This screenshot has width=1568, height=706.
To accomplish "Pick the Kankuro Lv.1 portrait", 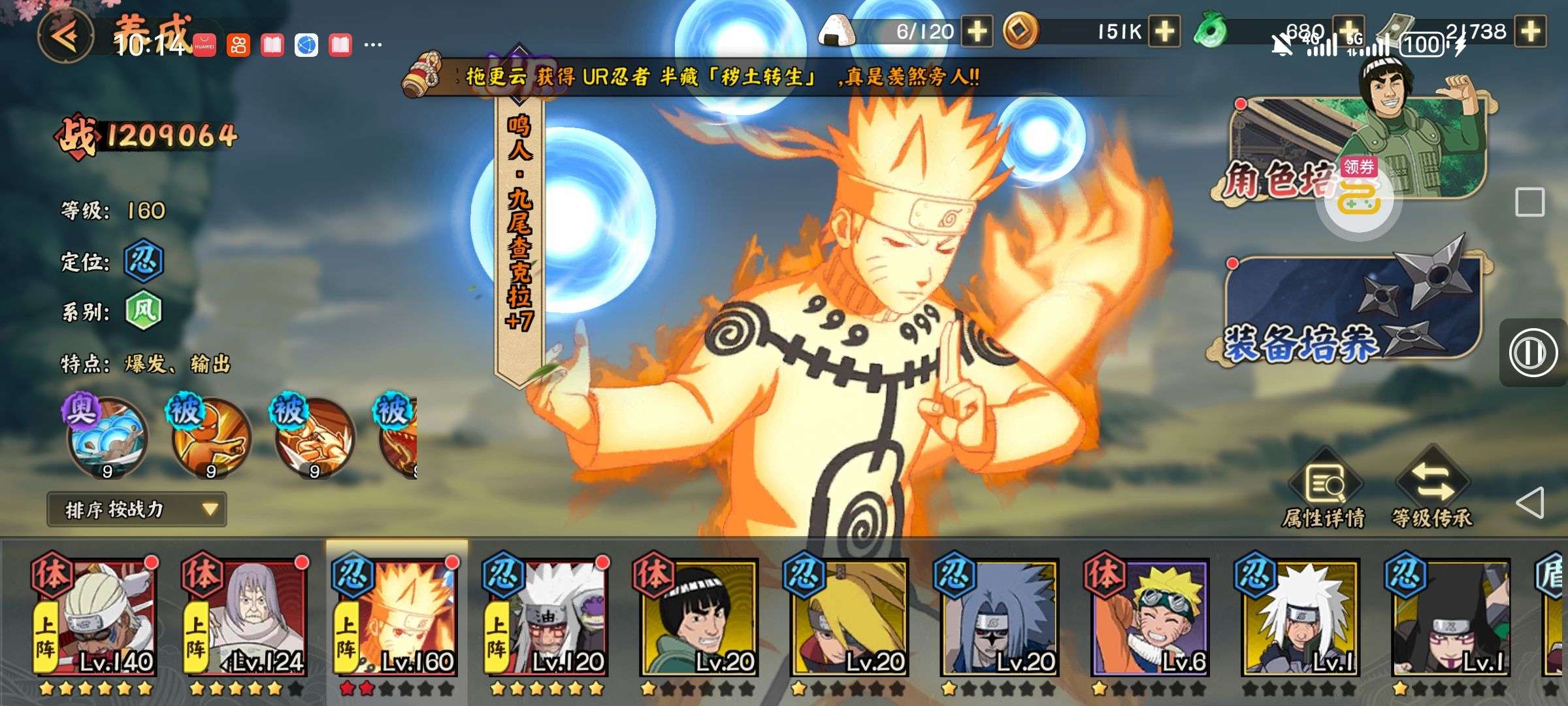I will coord(1449,618).
